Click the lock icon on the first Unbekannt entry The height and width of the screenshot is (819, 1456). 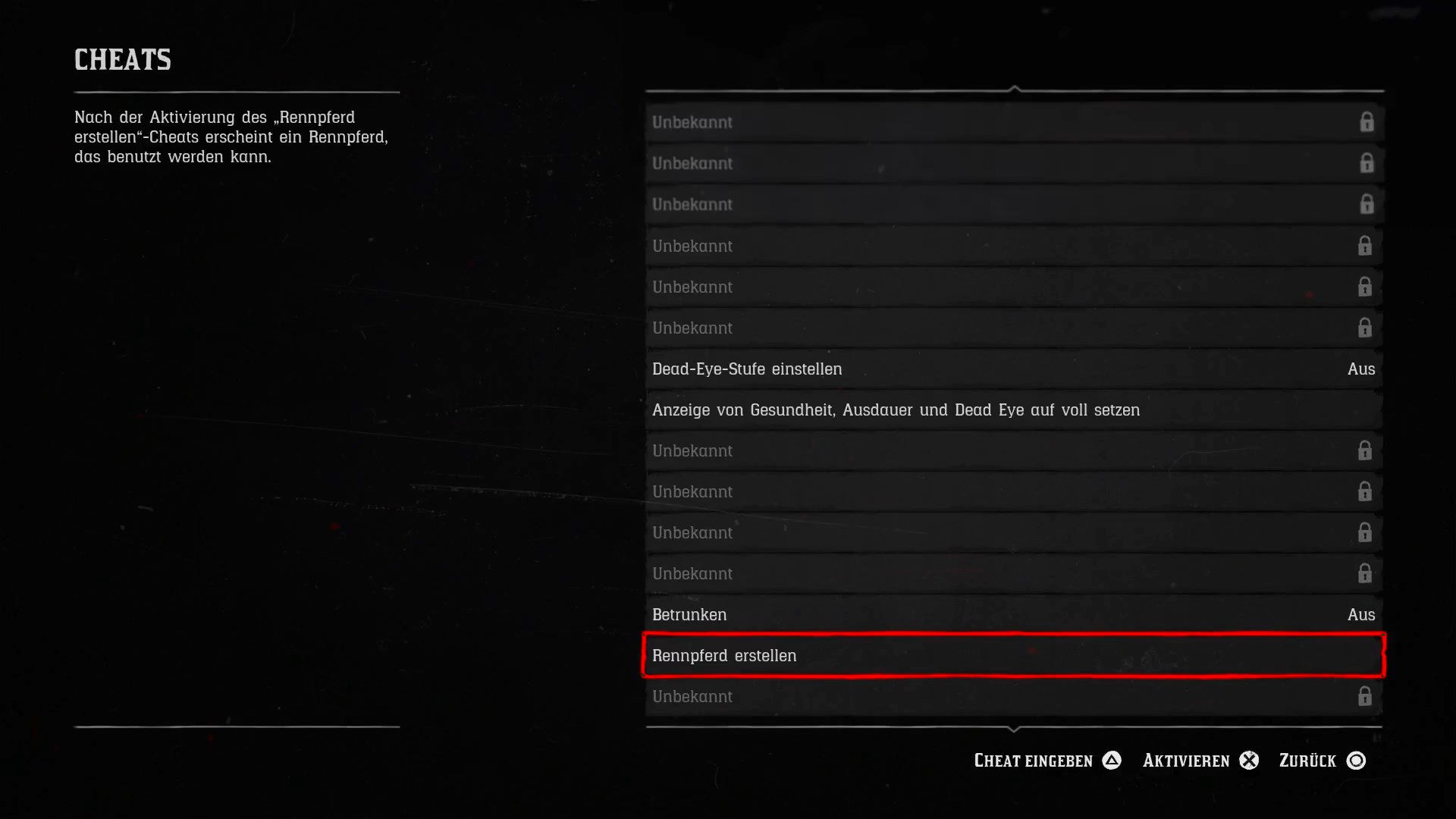[x=1367, y=122]
